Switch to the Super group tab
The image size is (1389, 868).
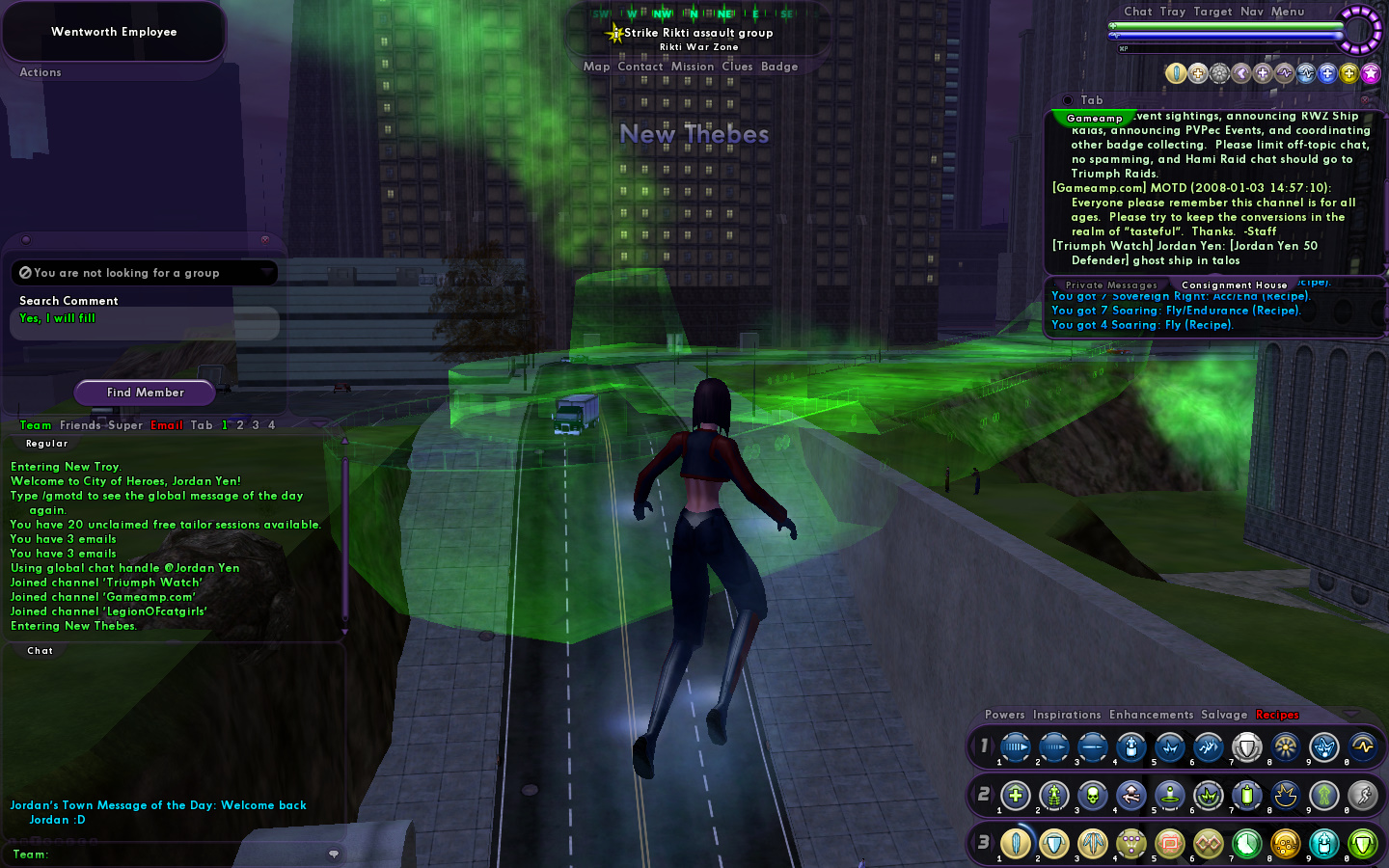125,425
